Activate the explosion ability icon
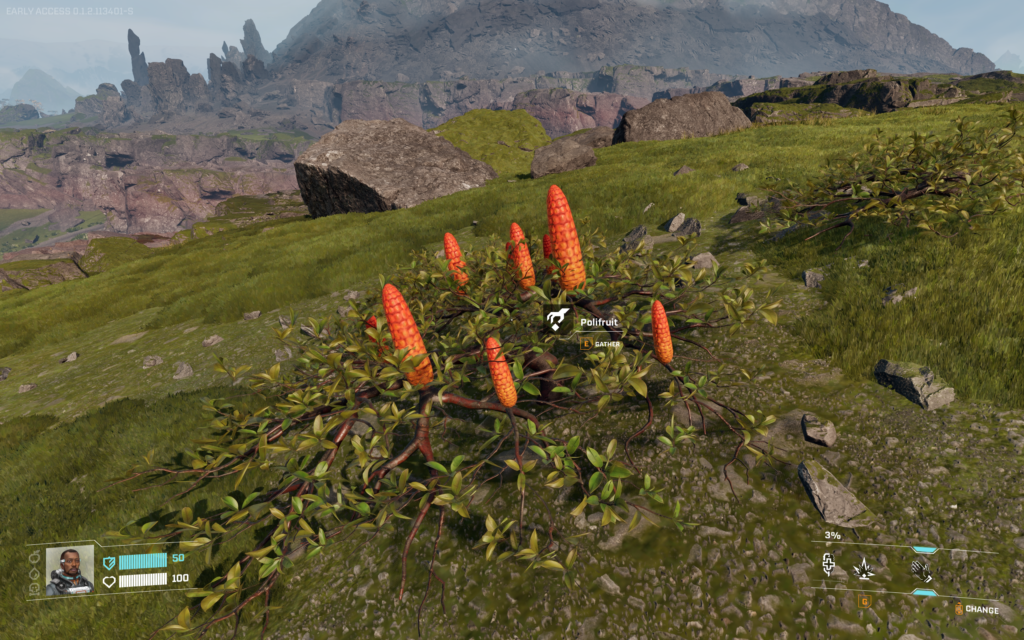 [862, 570]
